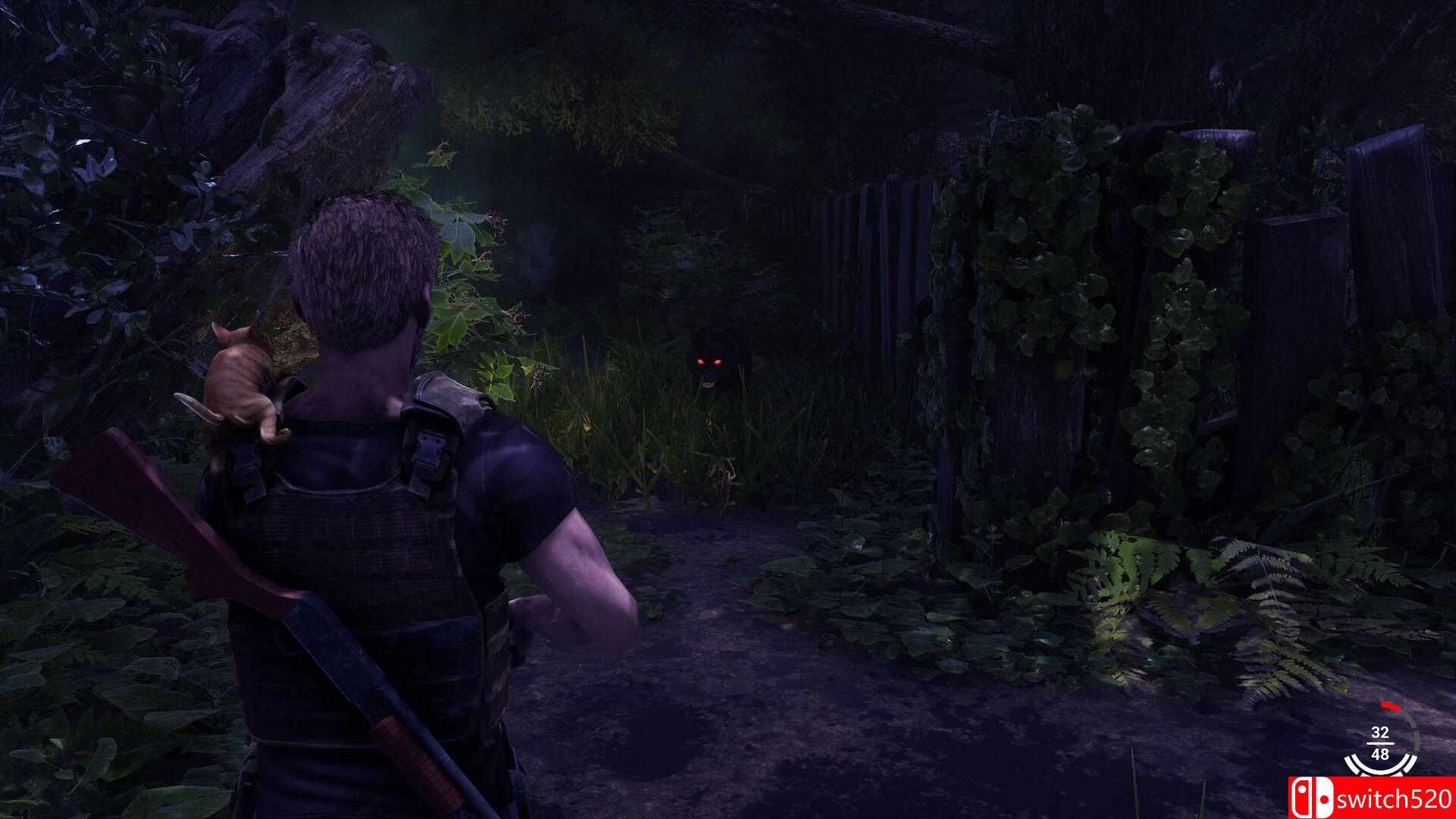Click the Nintendo Switch logo icon
The height and width of the screenshot is (819, 1456).
tap(1313, 798)
